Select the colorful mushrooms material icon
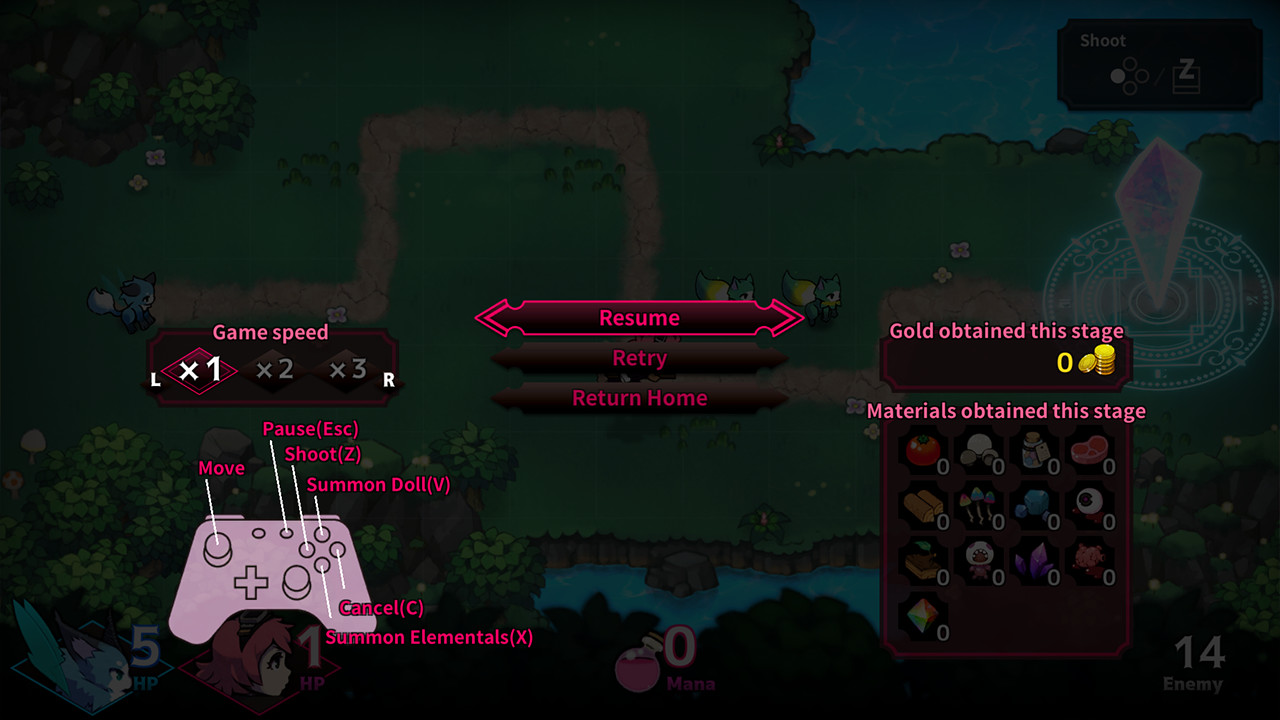 (975, 505)
